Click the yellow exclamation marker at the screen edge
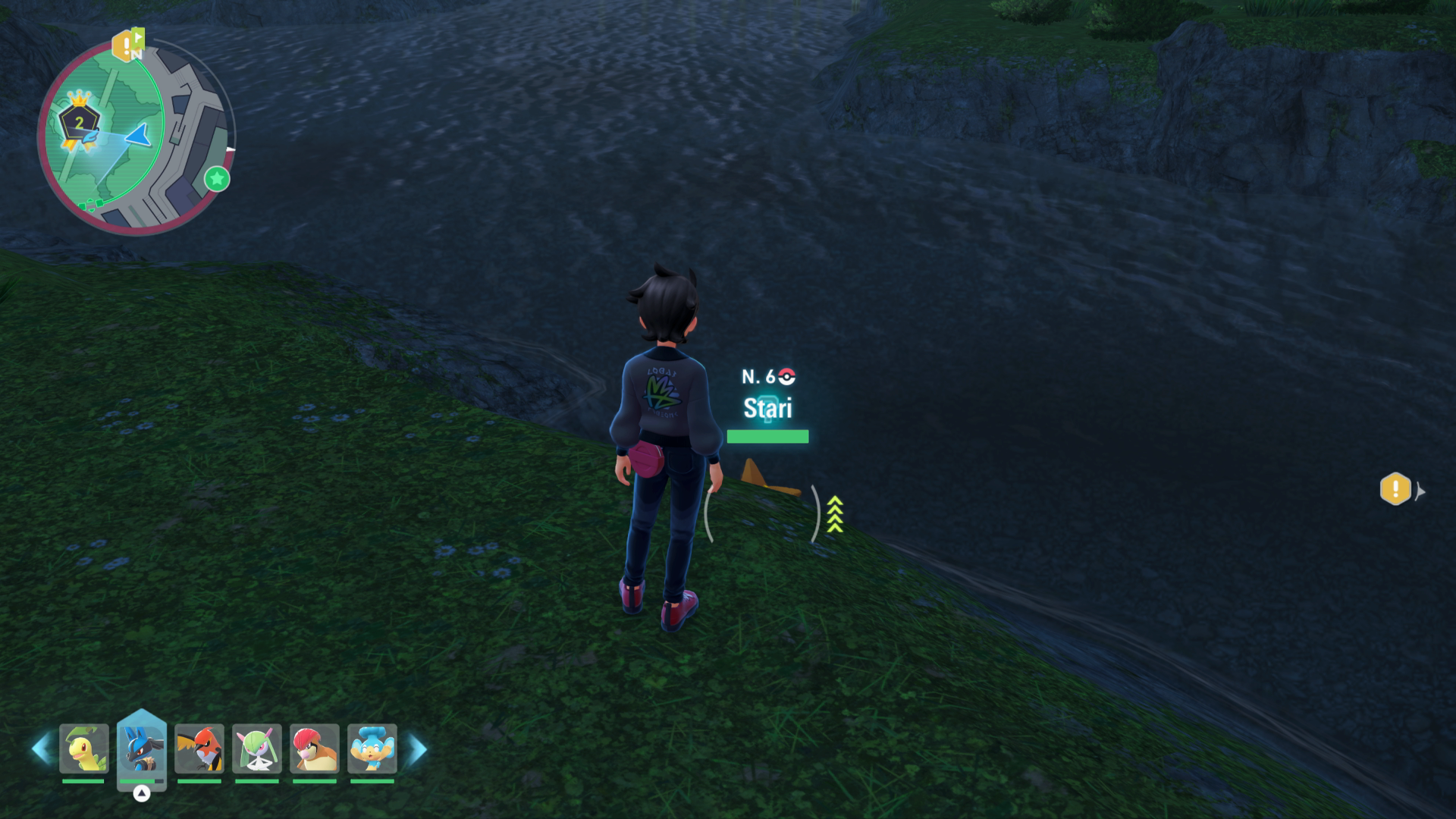Viewport: 1456px width, 819px height. [x=1395, y=489]
